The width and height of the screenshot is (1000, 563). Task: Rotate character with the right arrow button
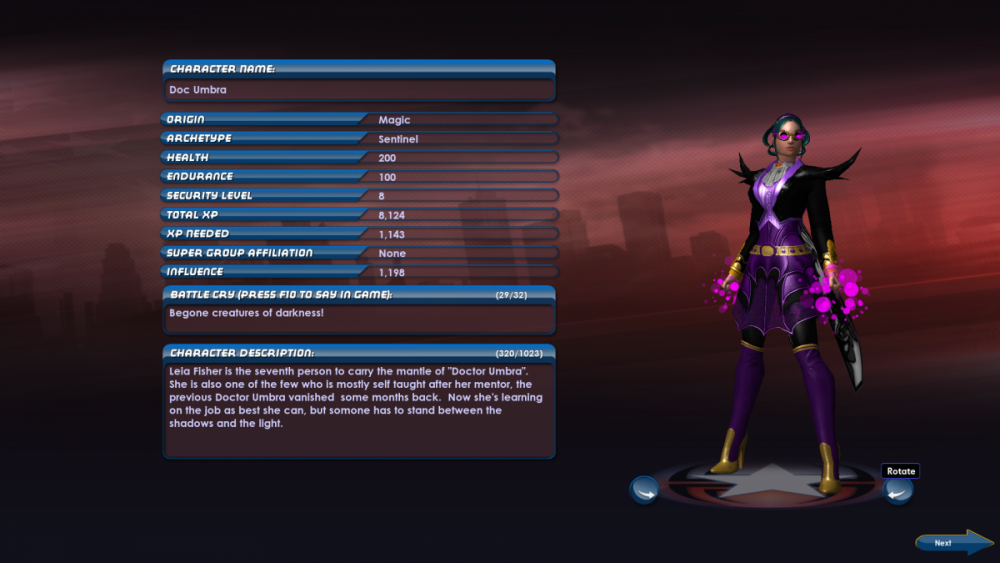coord(897,490)
